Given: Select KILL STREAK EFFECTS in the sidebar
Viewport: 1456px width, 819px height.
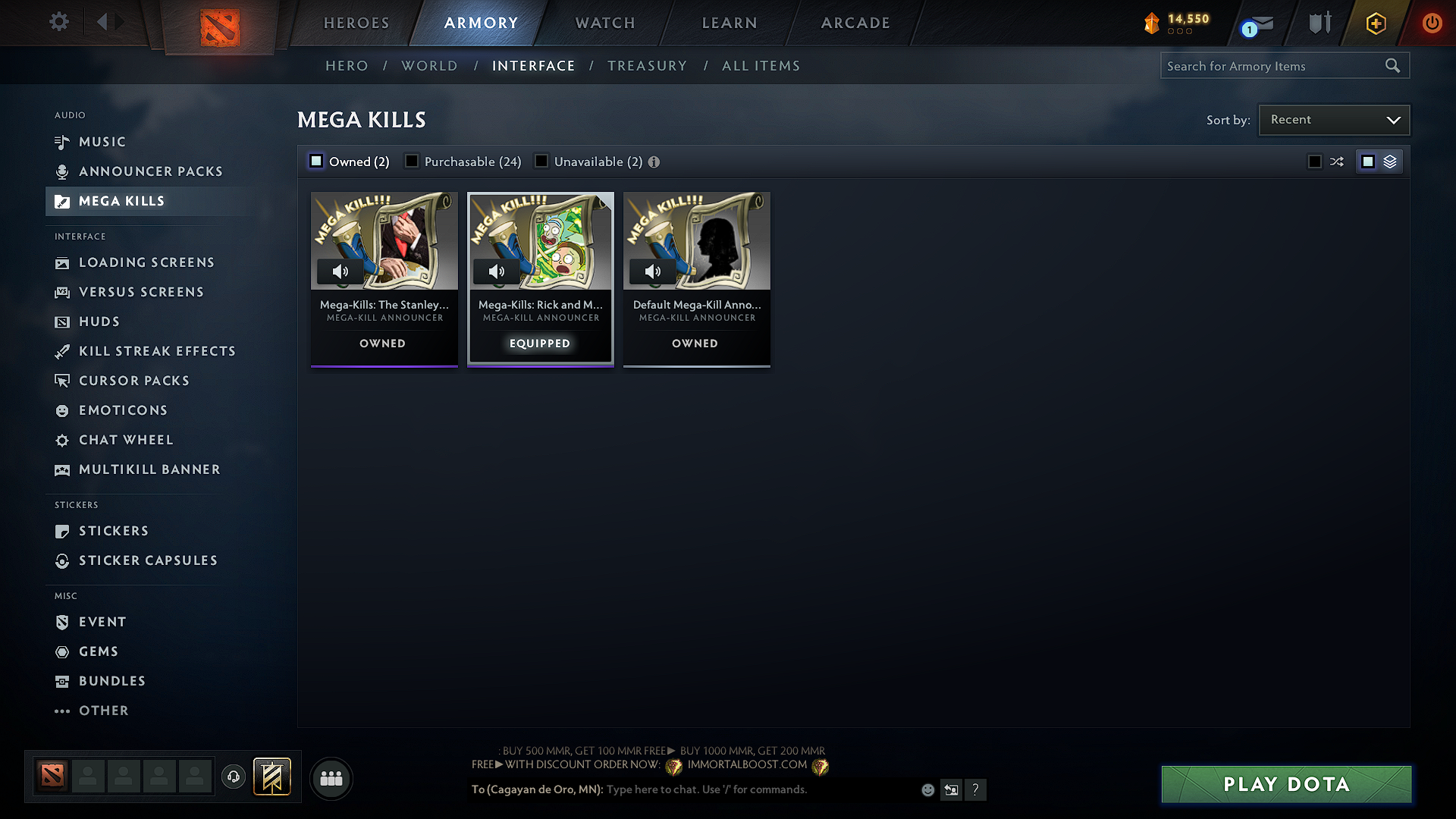Looking at the screenshot, I should [157, 351].
